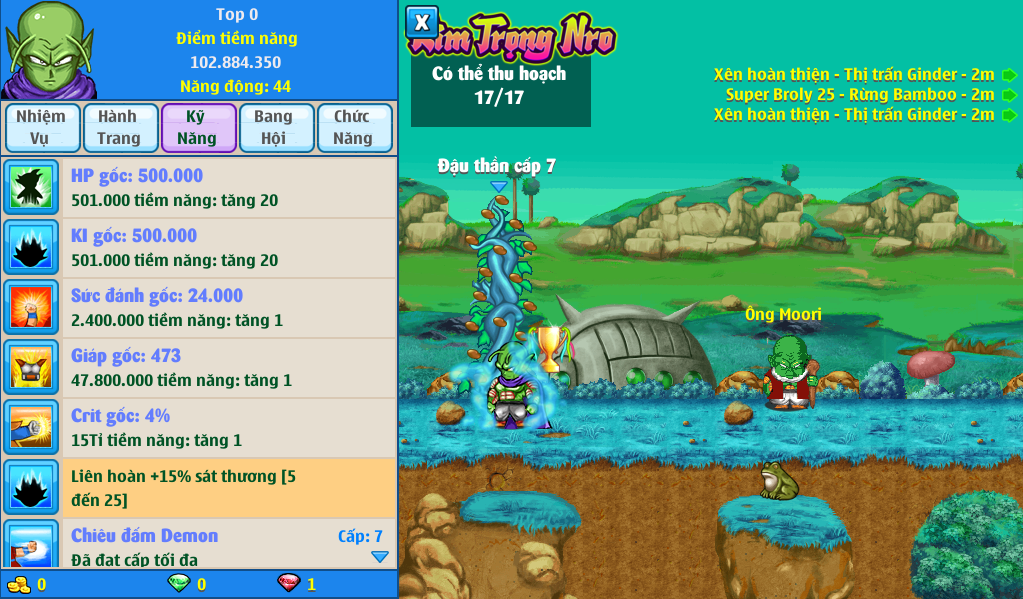Select the Kỹ Năng tab

[198, 128]
